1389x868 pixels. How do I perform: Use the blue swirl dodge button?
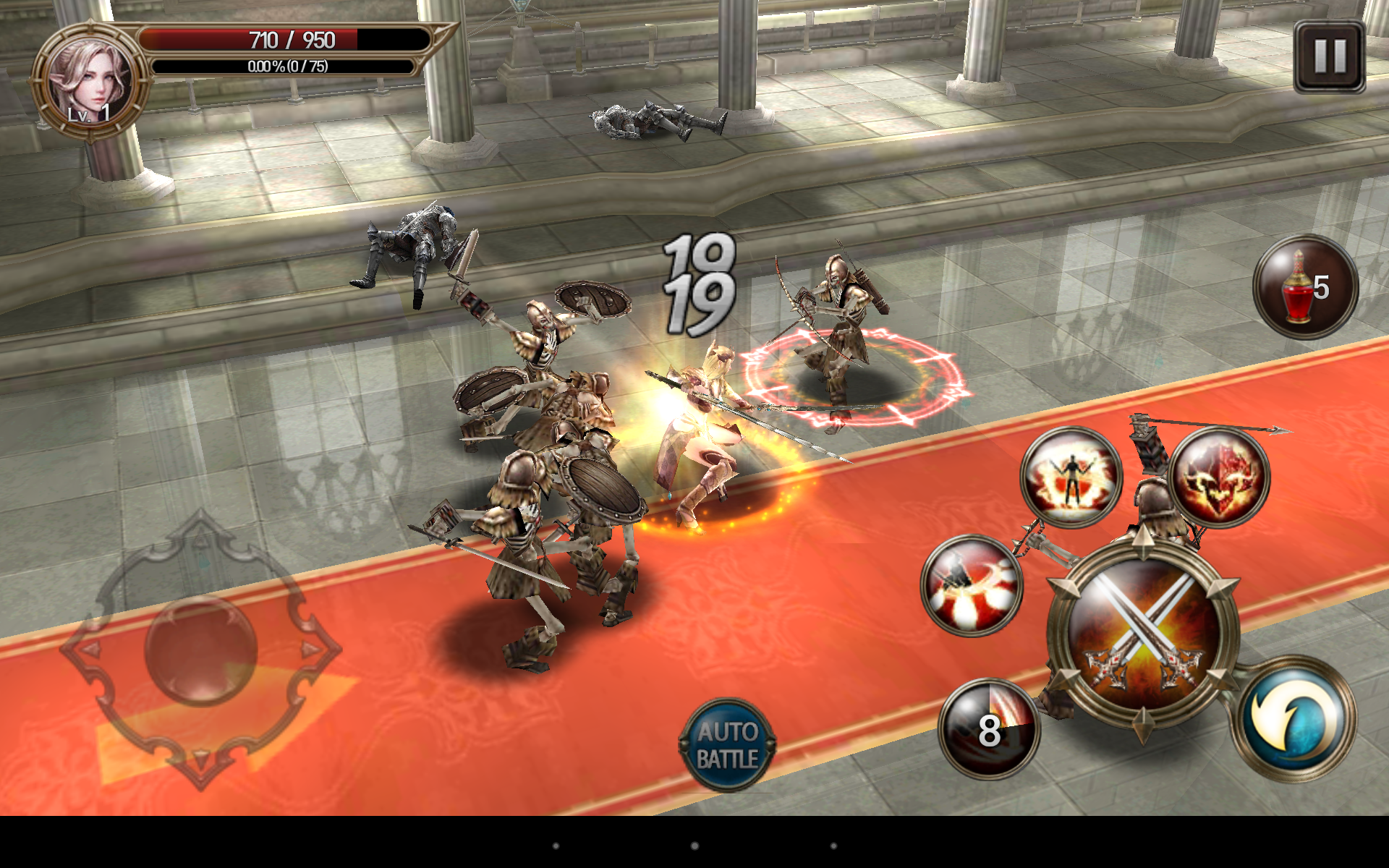[x=1294, y=718]
